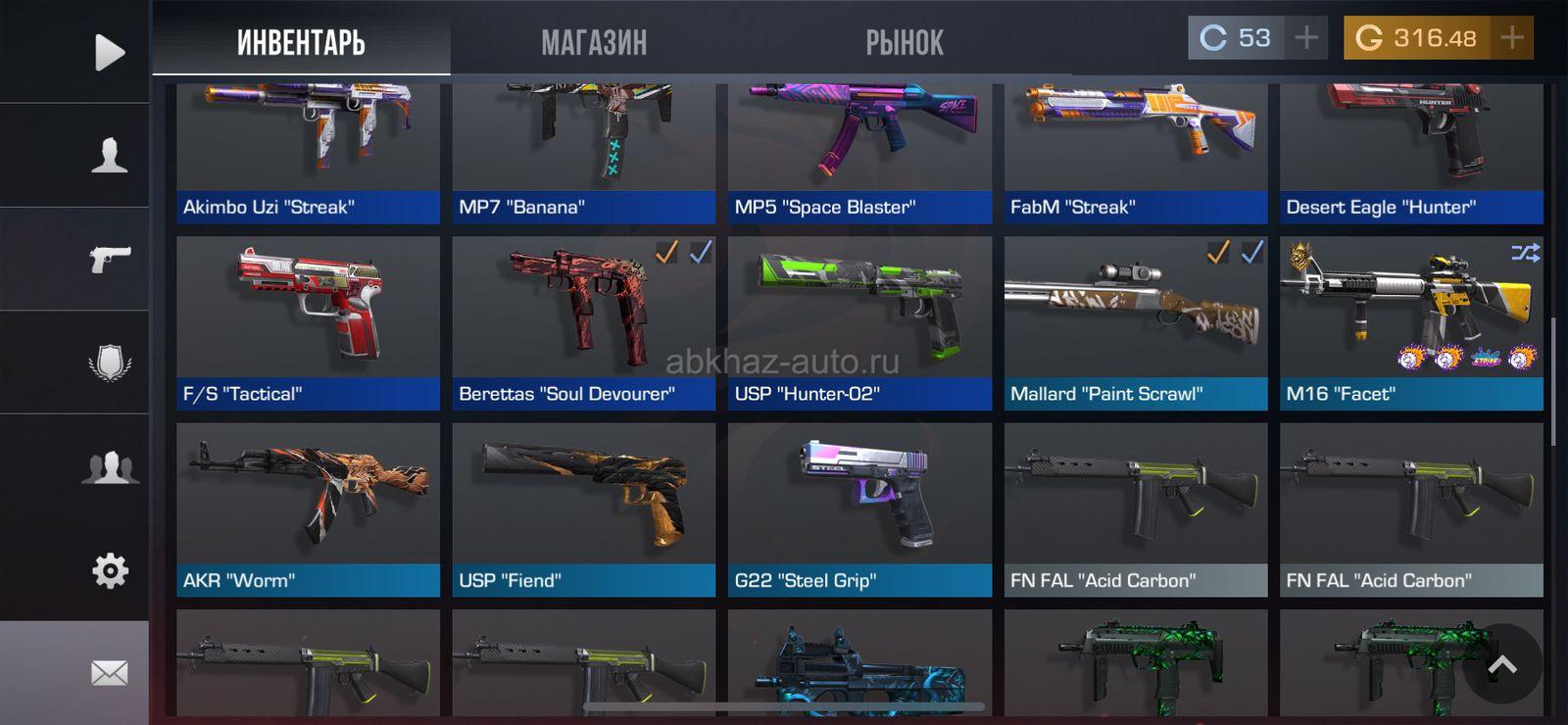Select the AKR "Worm" skin
The width and height of the screenshot is (1568, 725).
tap(308, 509)
